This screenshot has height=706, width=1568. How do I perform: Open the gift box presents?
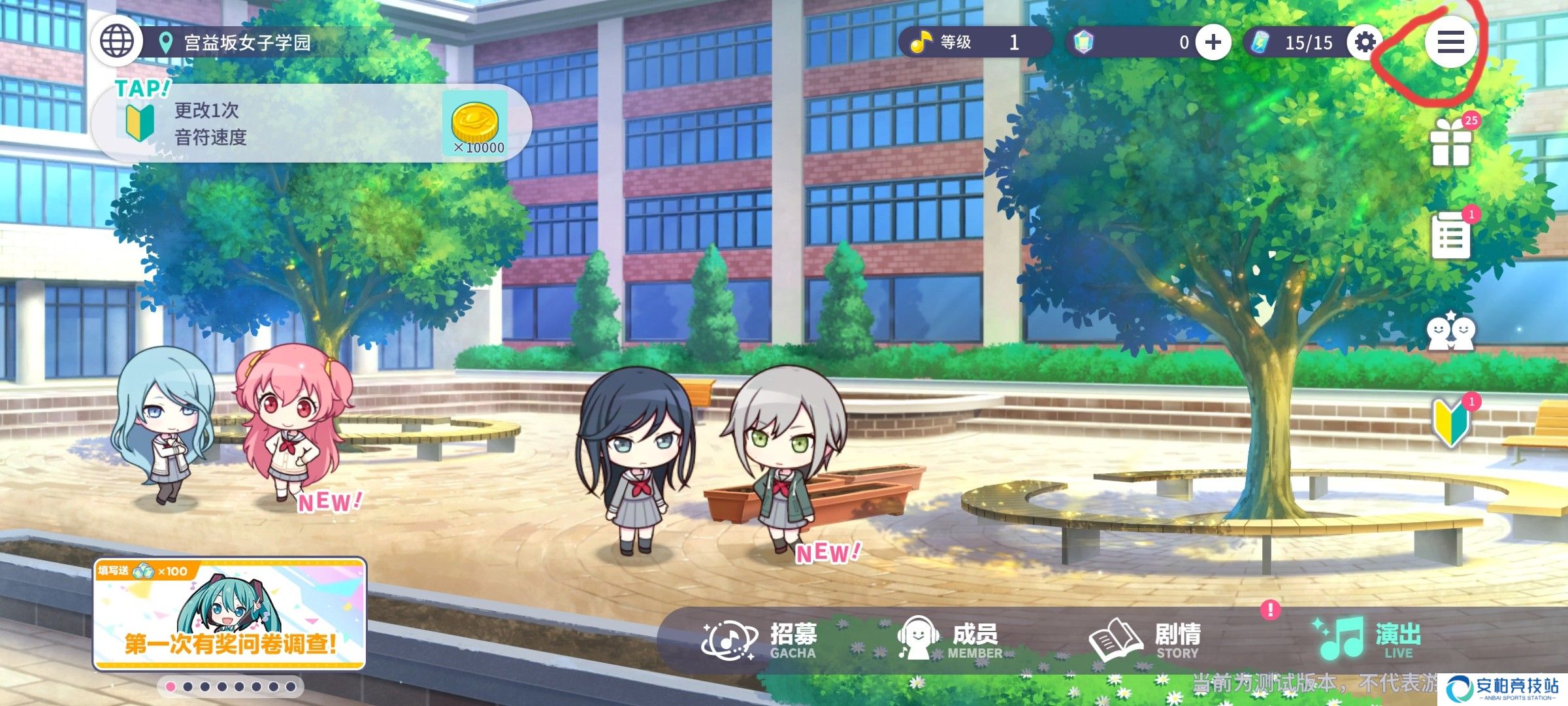(x=1450, y=144)
